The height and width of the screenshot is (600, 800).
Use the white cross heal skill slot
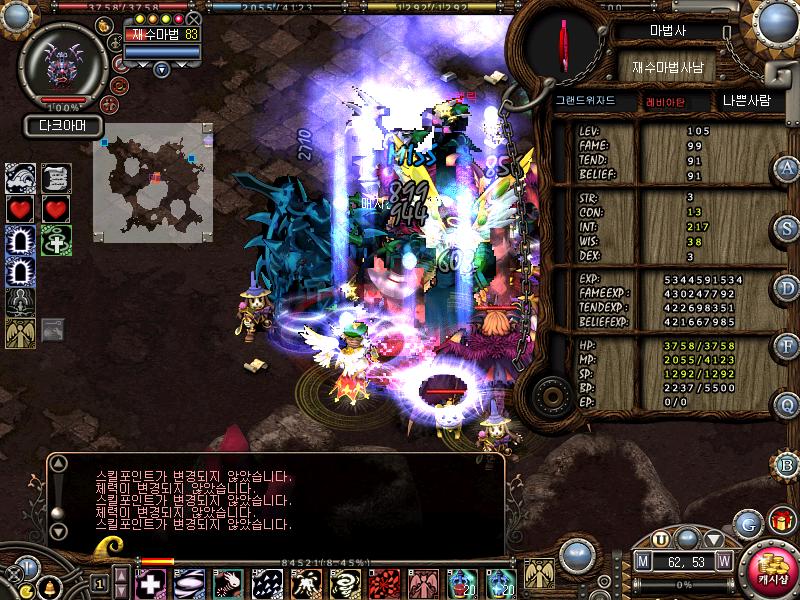[149, 583]
